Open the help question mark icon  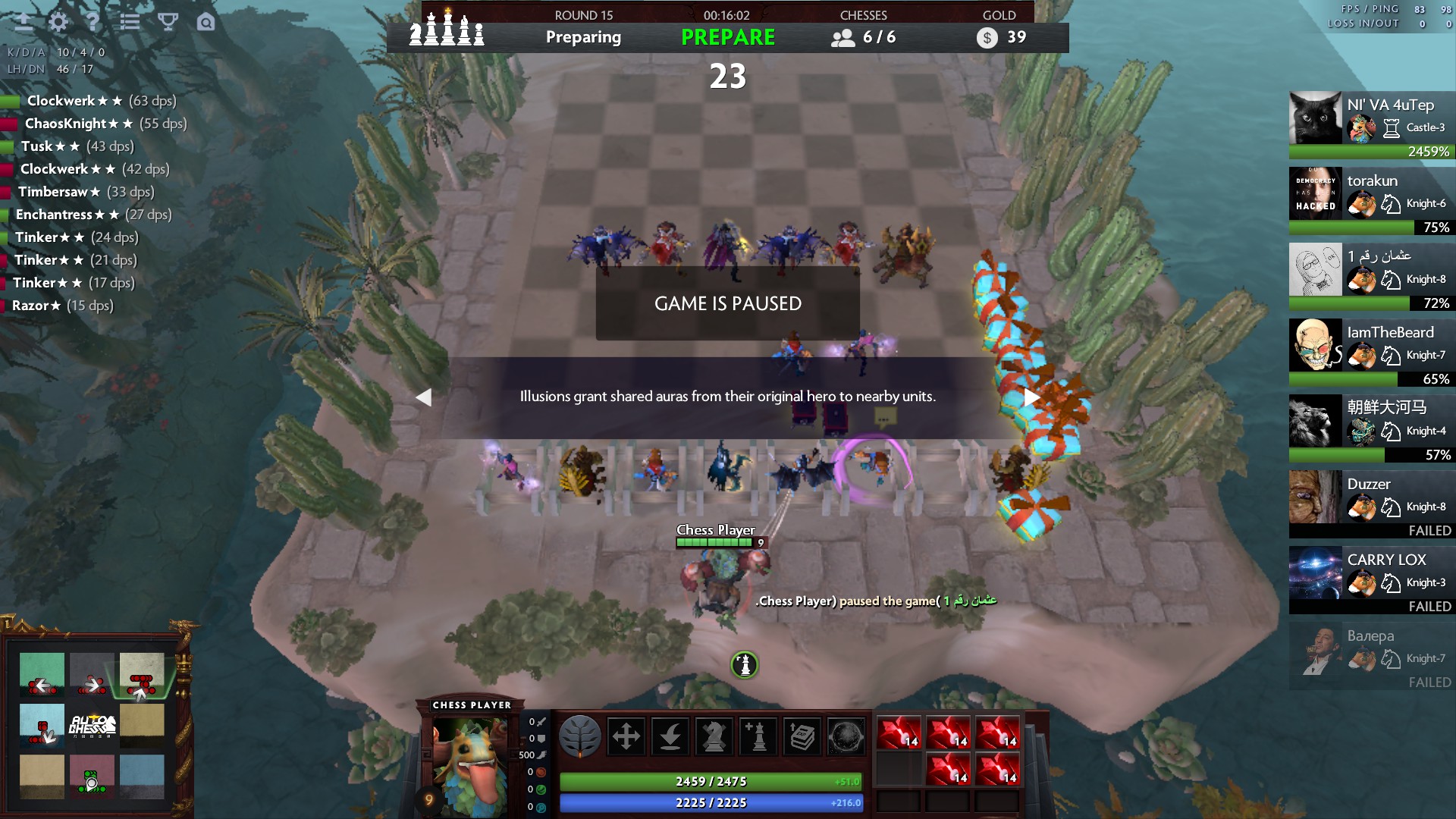click(x=93, y=22)
